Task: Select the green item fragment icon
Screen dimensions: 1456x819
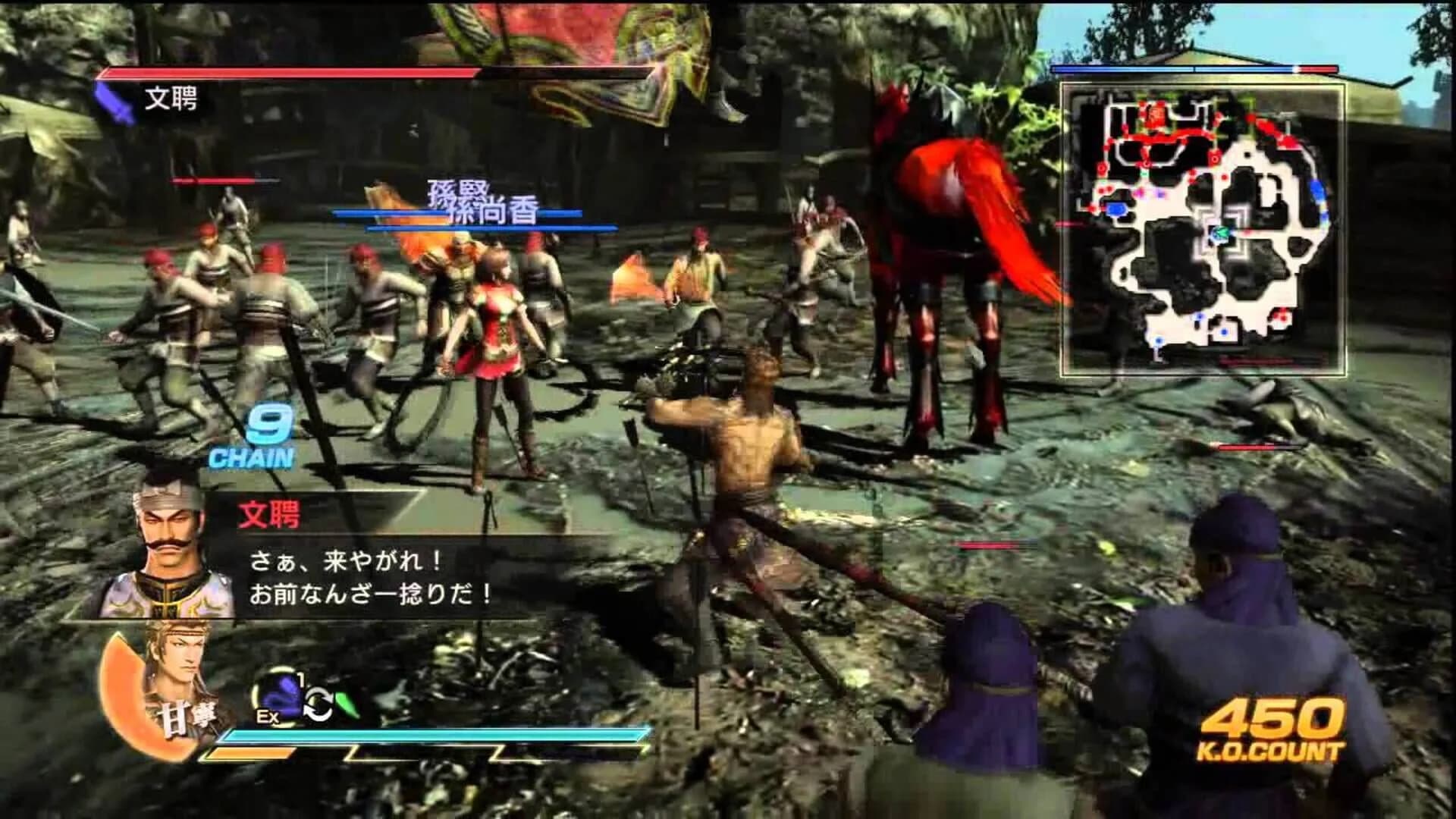Action: (347, 705)
